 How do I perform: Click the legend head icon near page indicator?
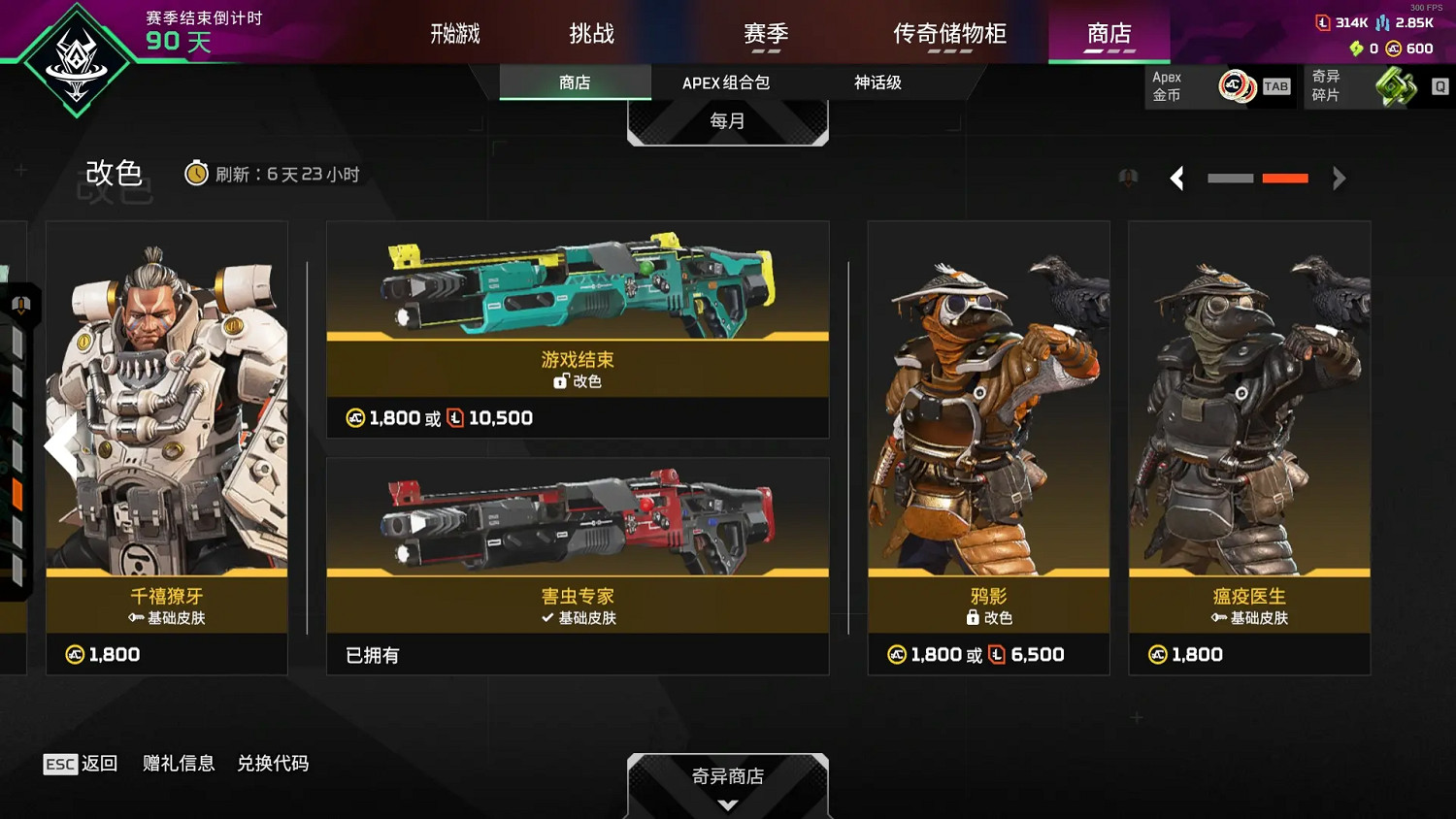(x=1128, y=178)
